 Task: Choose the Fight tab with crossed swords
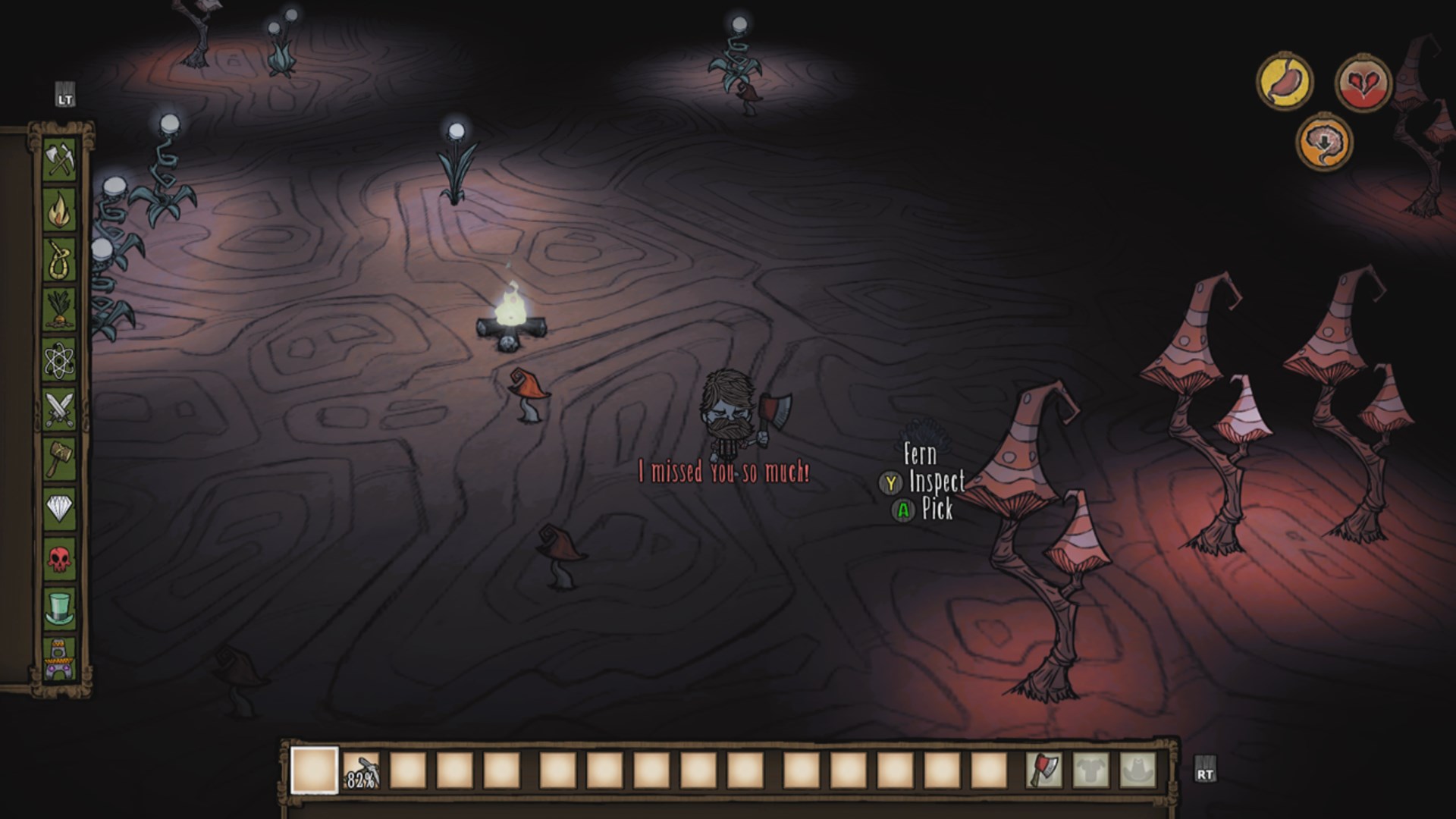click(60, 409)
